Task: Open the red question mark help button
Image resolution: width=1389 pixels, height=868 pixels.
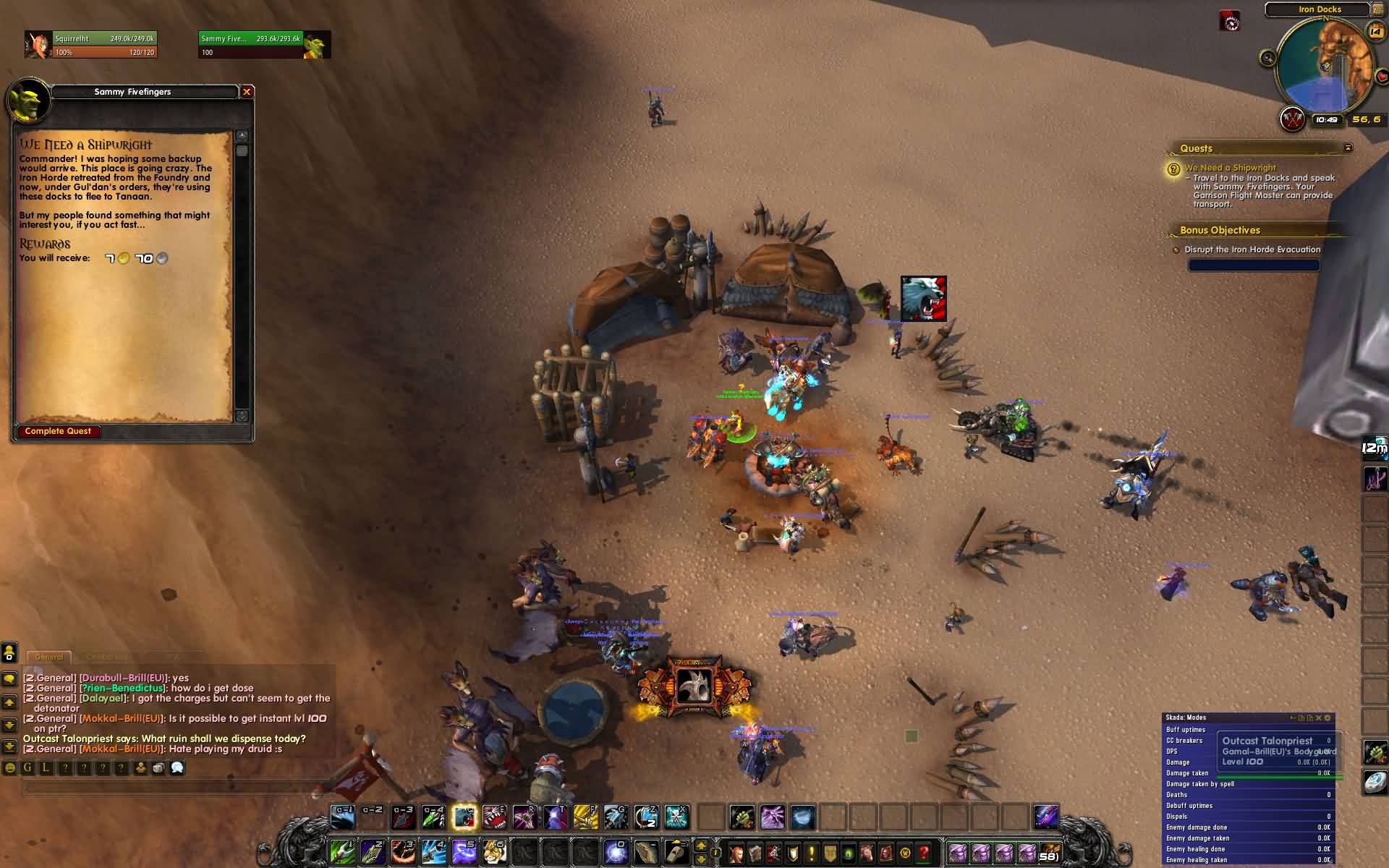Action: [x=924, y=852]
